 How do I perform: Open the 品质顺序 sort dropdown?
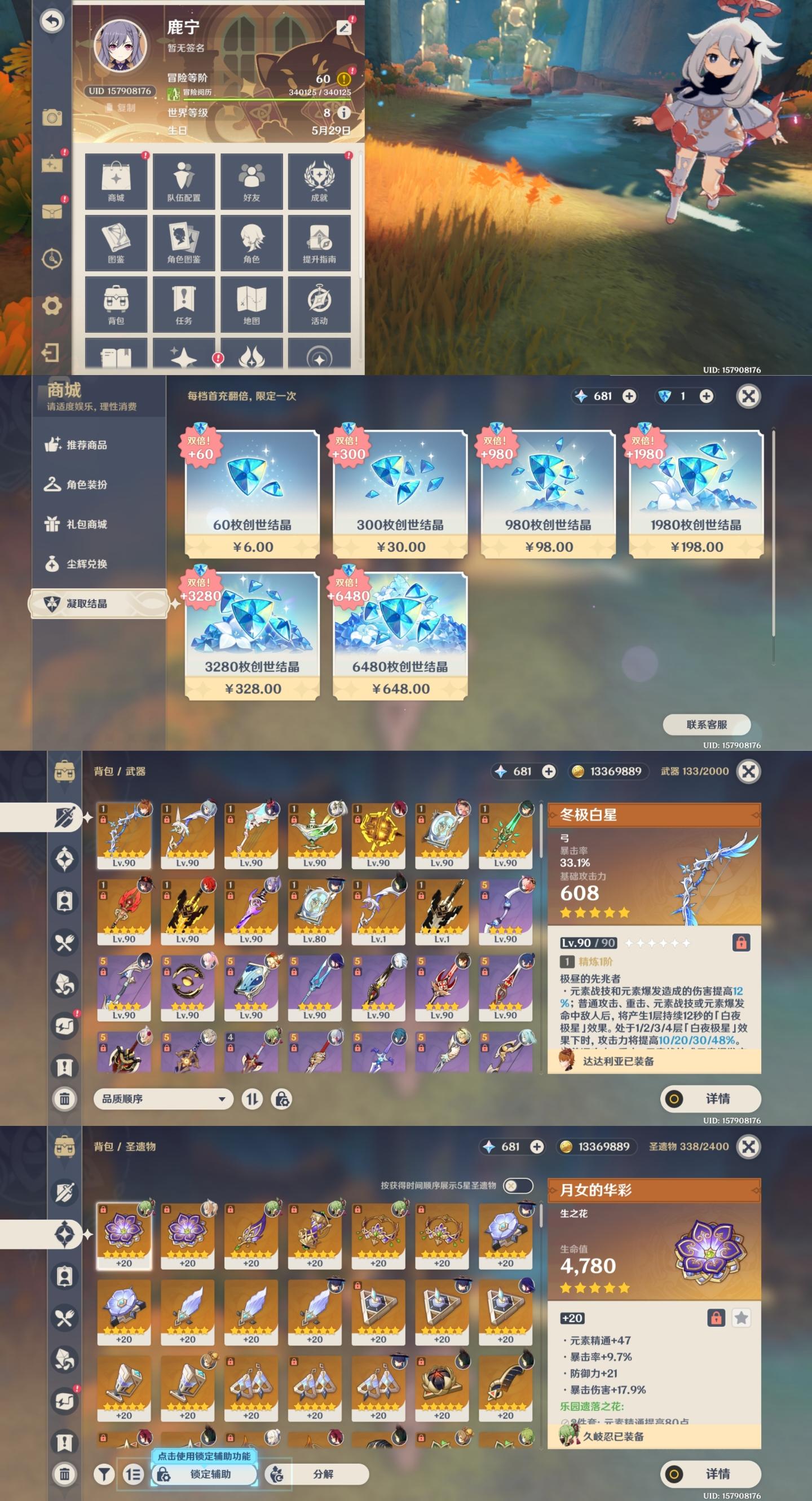[163, 1099]
